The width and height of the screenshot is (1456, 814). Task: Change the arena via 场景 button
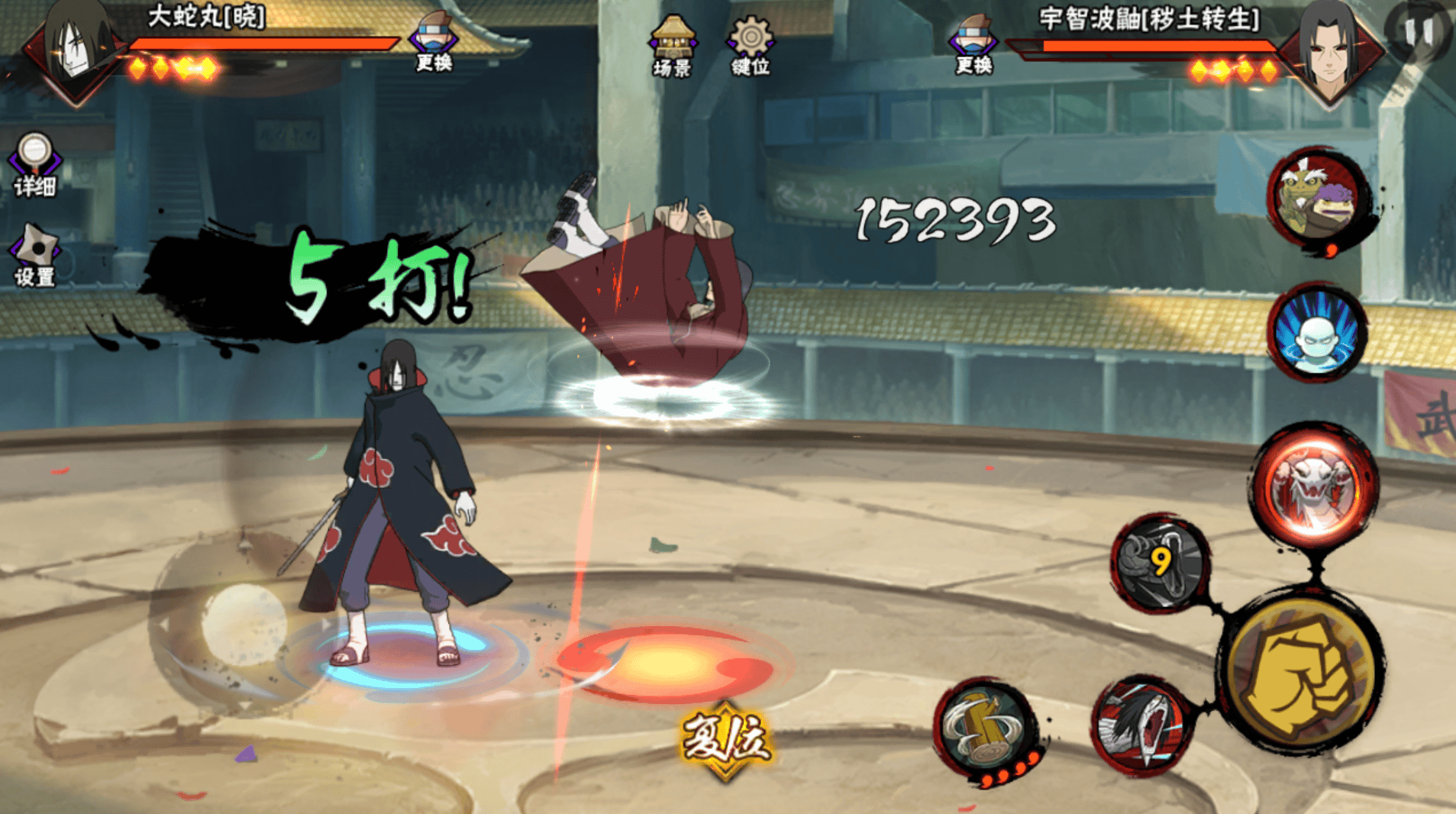(672, 46)
